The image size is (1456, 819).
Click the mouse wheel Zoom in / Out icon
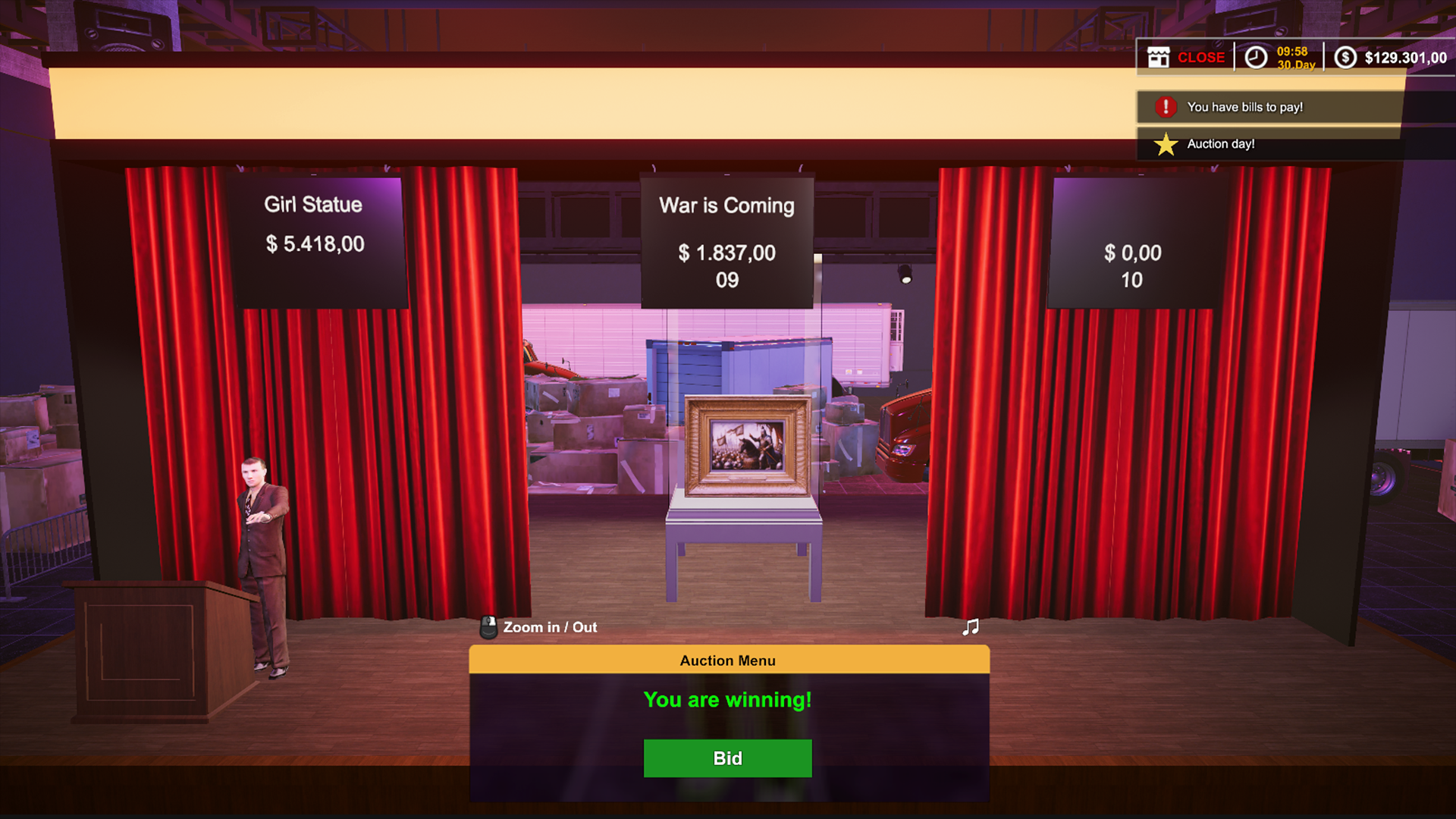[489, 627]
